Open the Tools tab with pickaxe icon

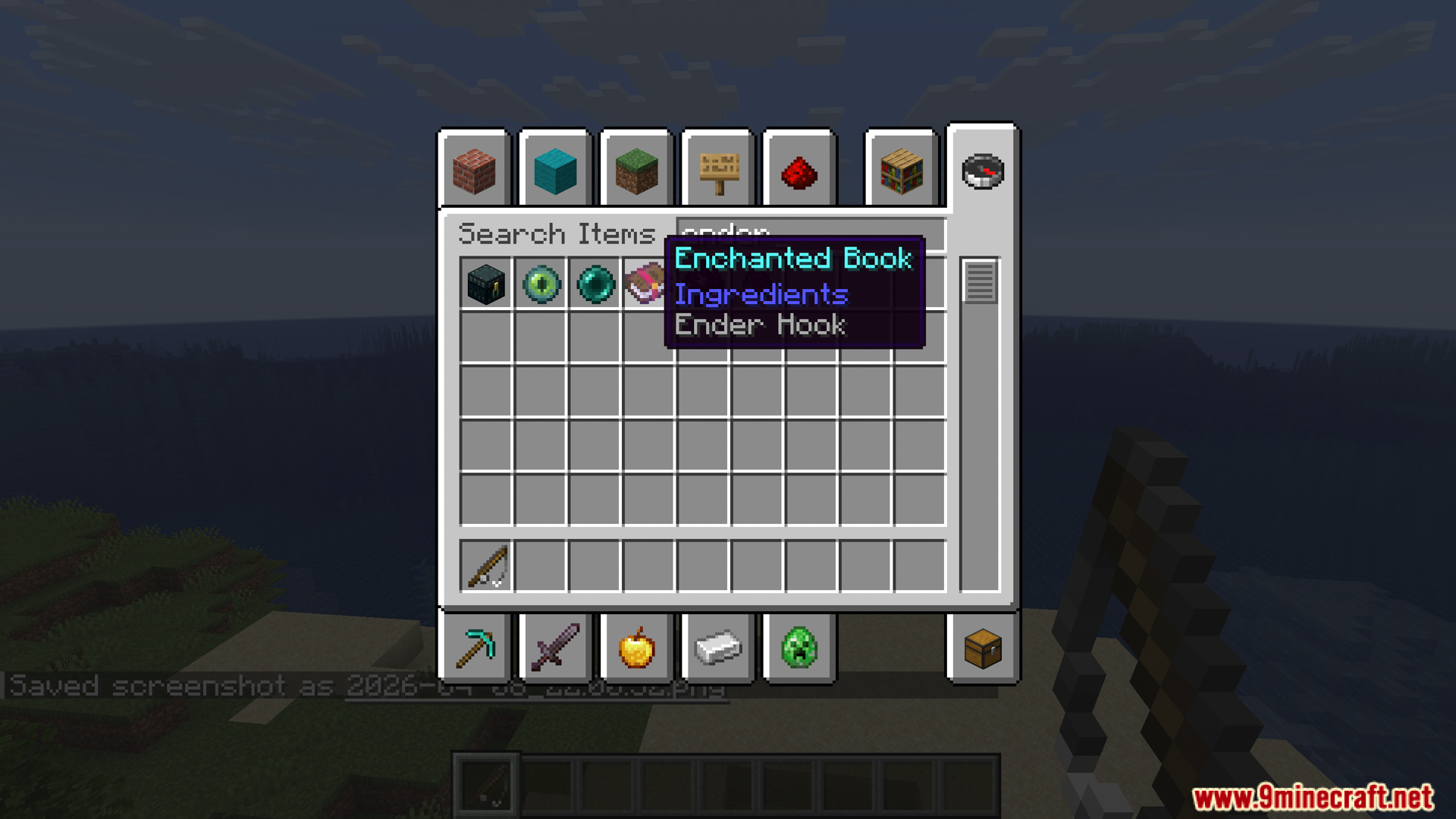coord(475,648)
